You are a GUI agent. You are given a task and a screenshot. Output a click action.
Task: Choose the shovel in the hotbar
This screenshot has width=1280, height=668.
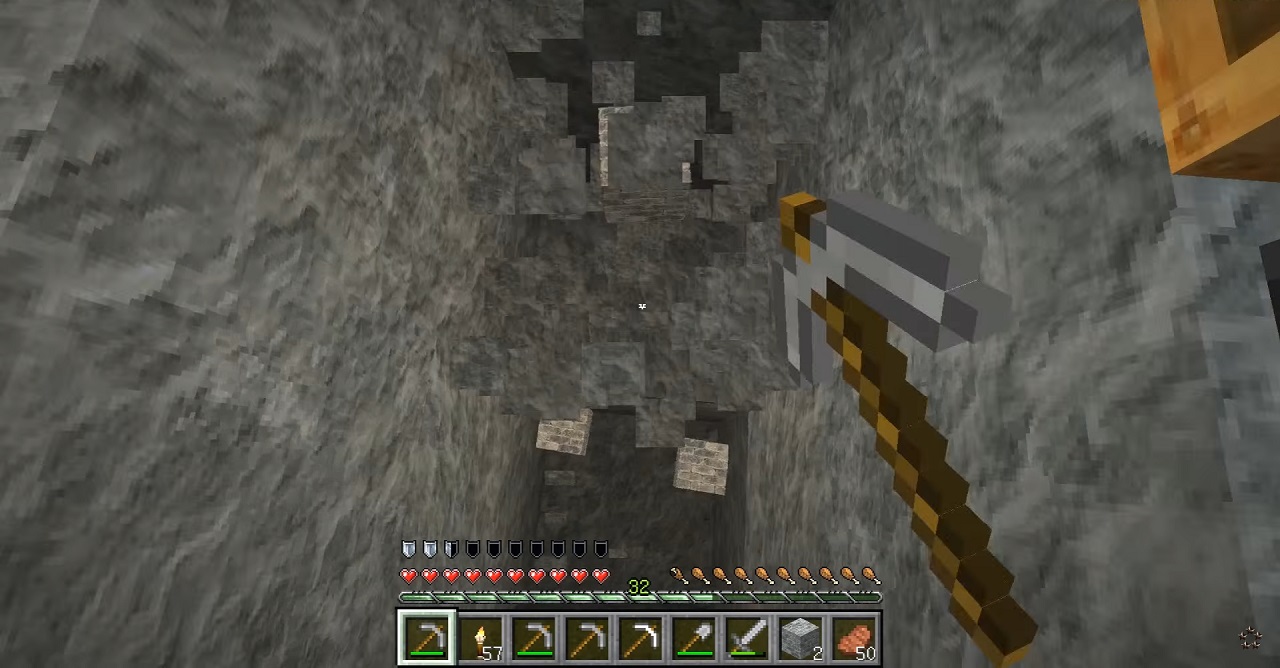694,639
